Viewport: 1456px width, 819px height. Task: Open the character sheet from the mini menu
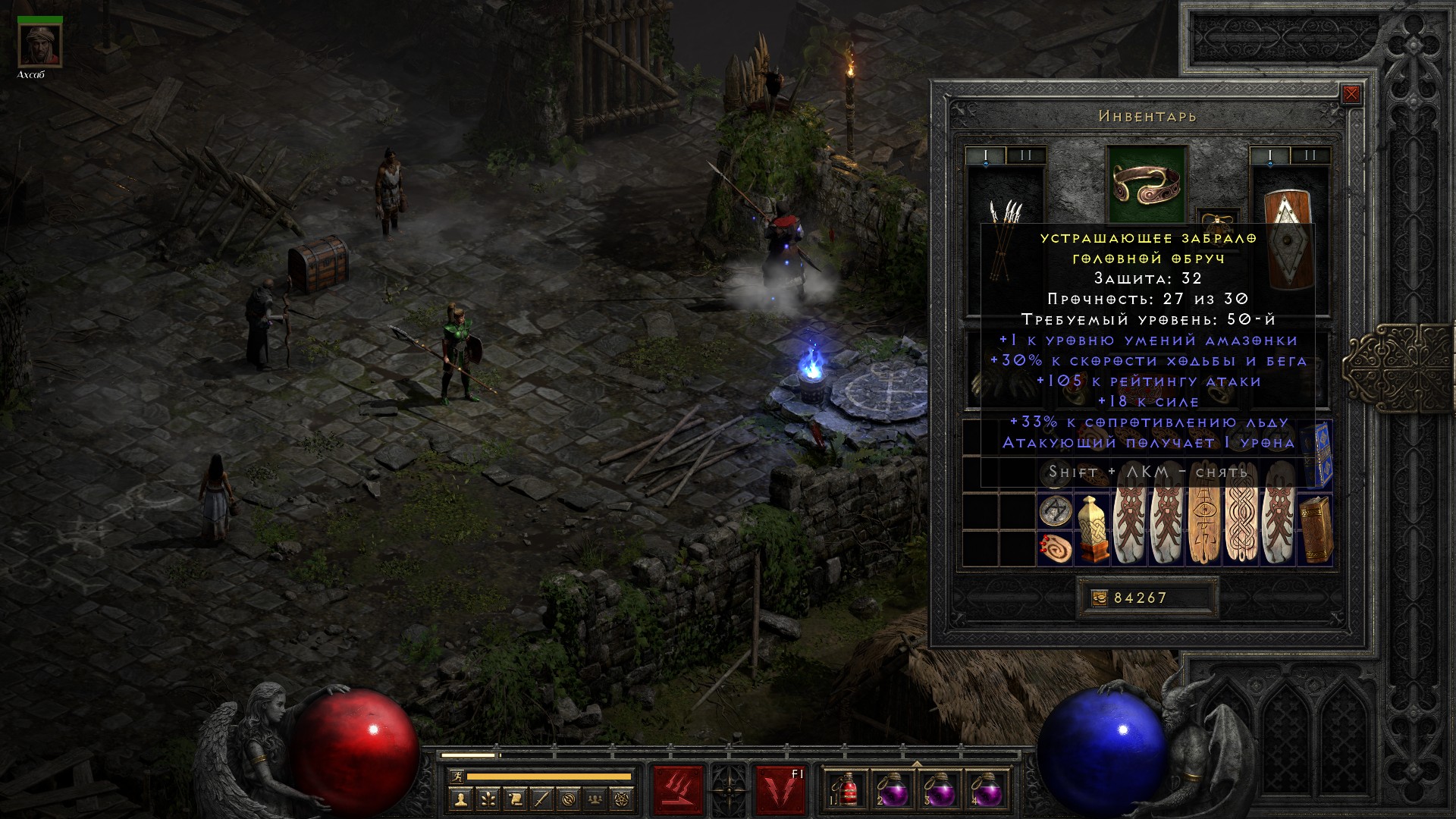tap(461, 799)
